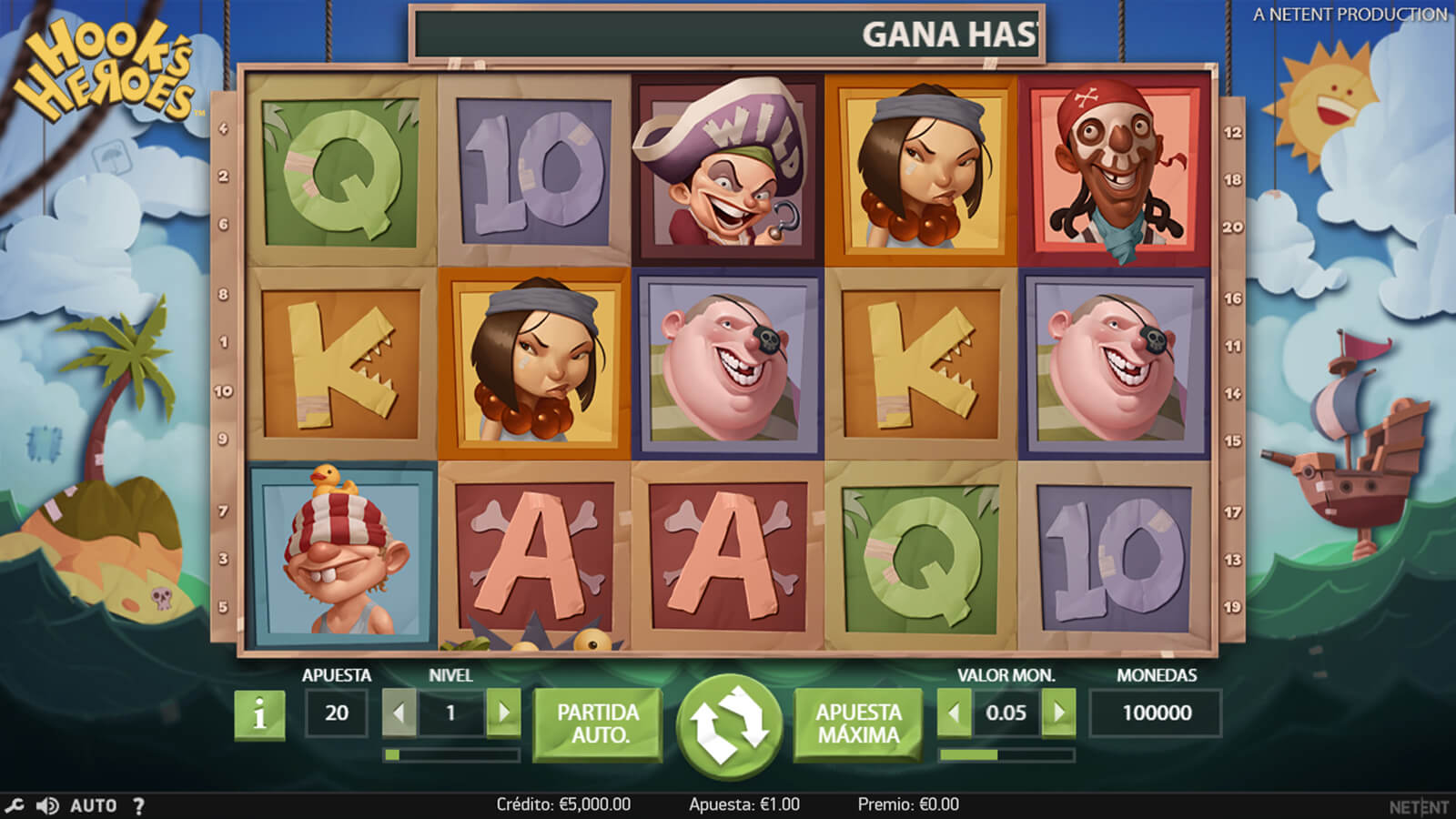Spin the reels with the round arrows button
The width and height of the screenshot is (1456, 819).
click(729, 723)
